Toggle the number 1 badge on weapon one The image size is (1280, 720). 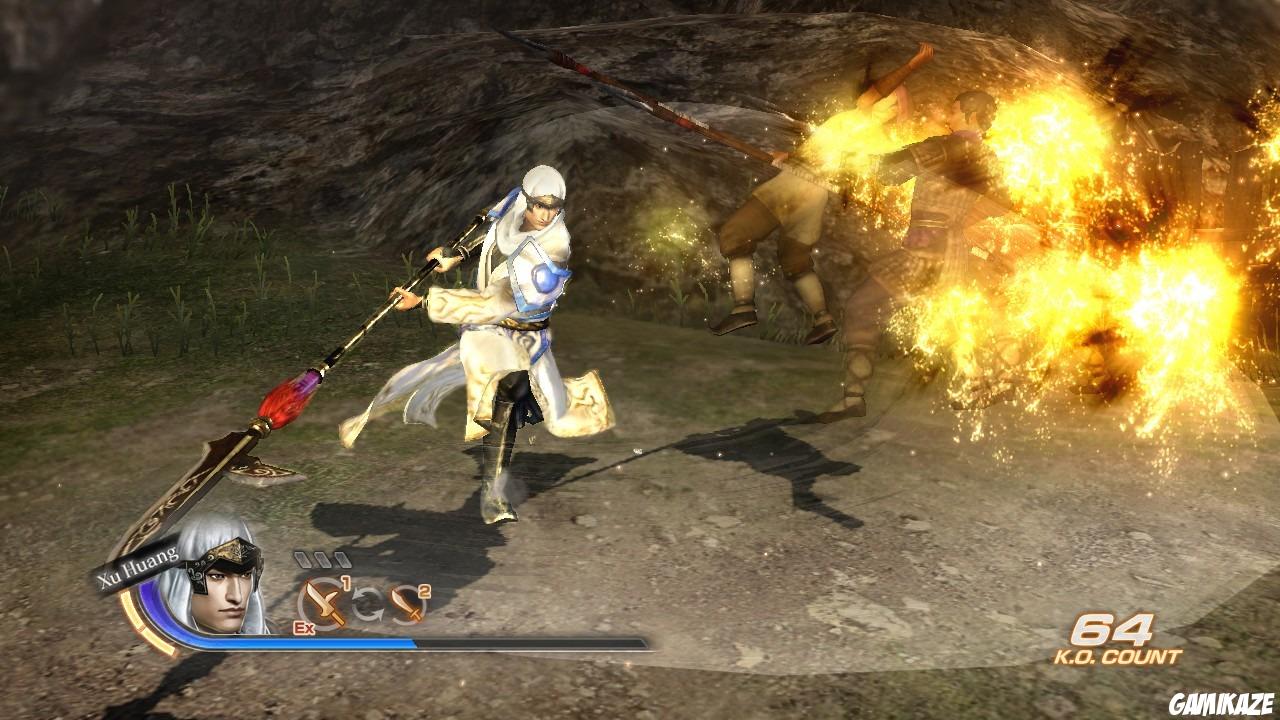coord(345,584)
